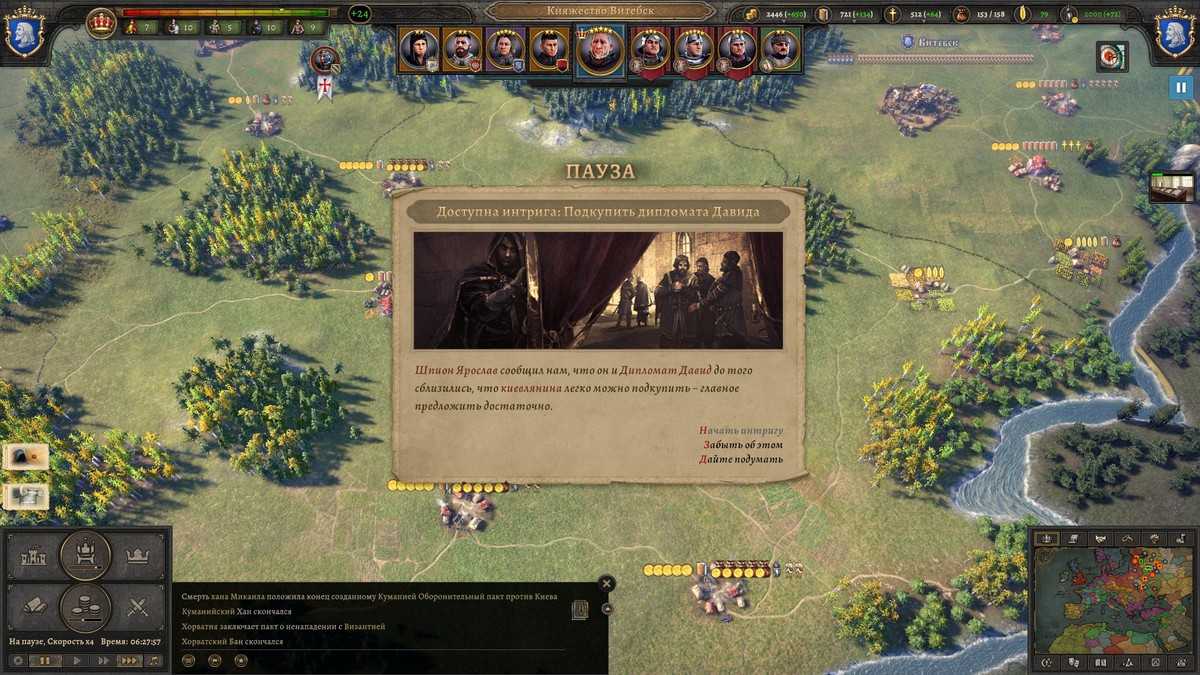Screen dimensions: 1200x675
Task: Set game speed to triple arrows
Action: (129, 661)
